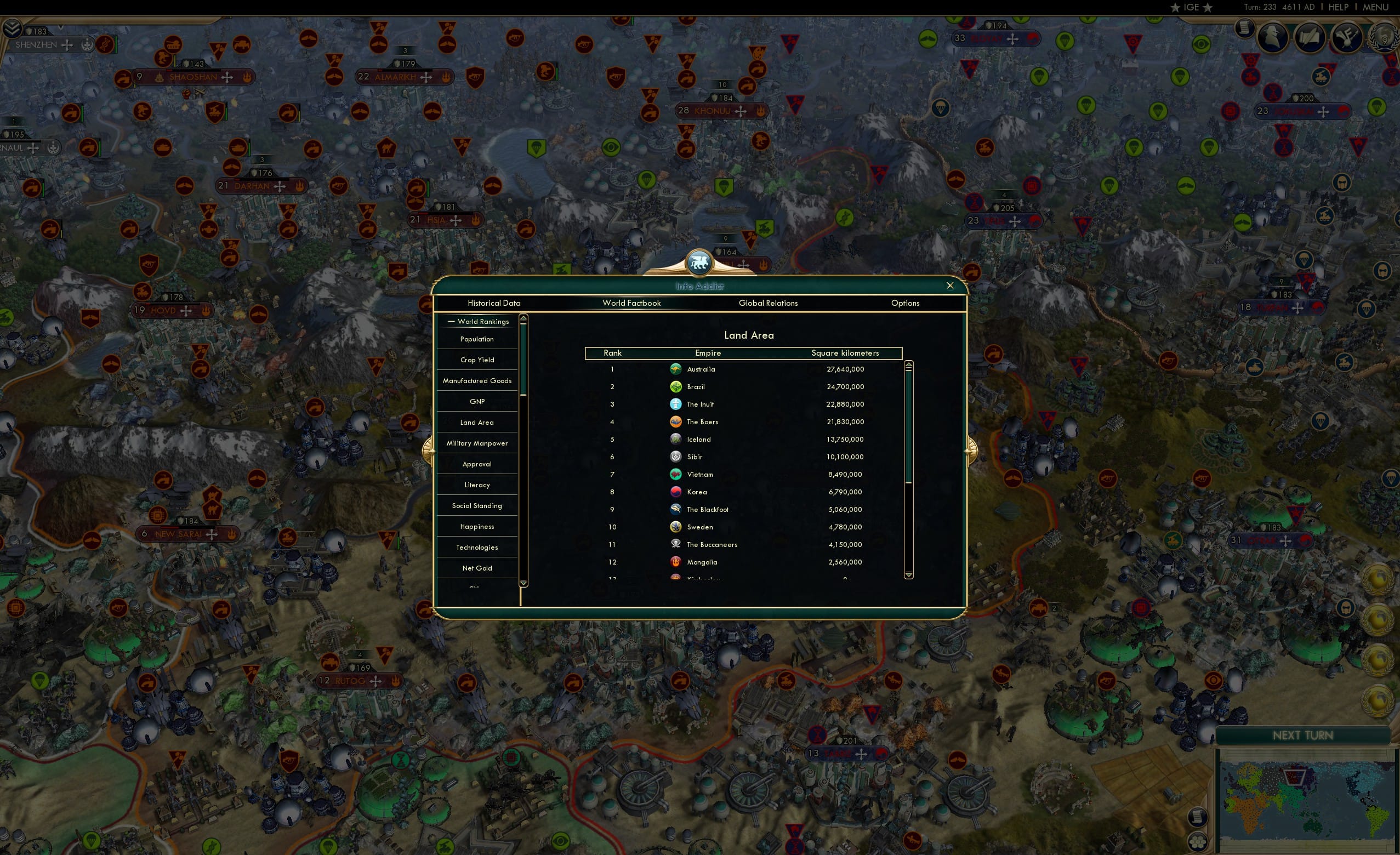This screenshot has height=855, width=1400.
Task: Click The Buccaneers skull emblem
Action: click(675, 544)
